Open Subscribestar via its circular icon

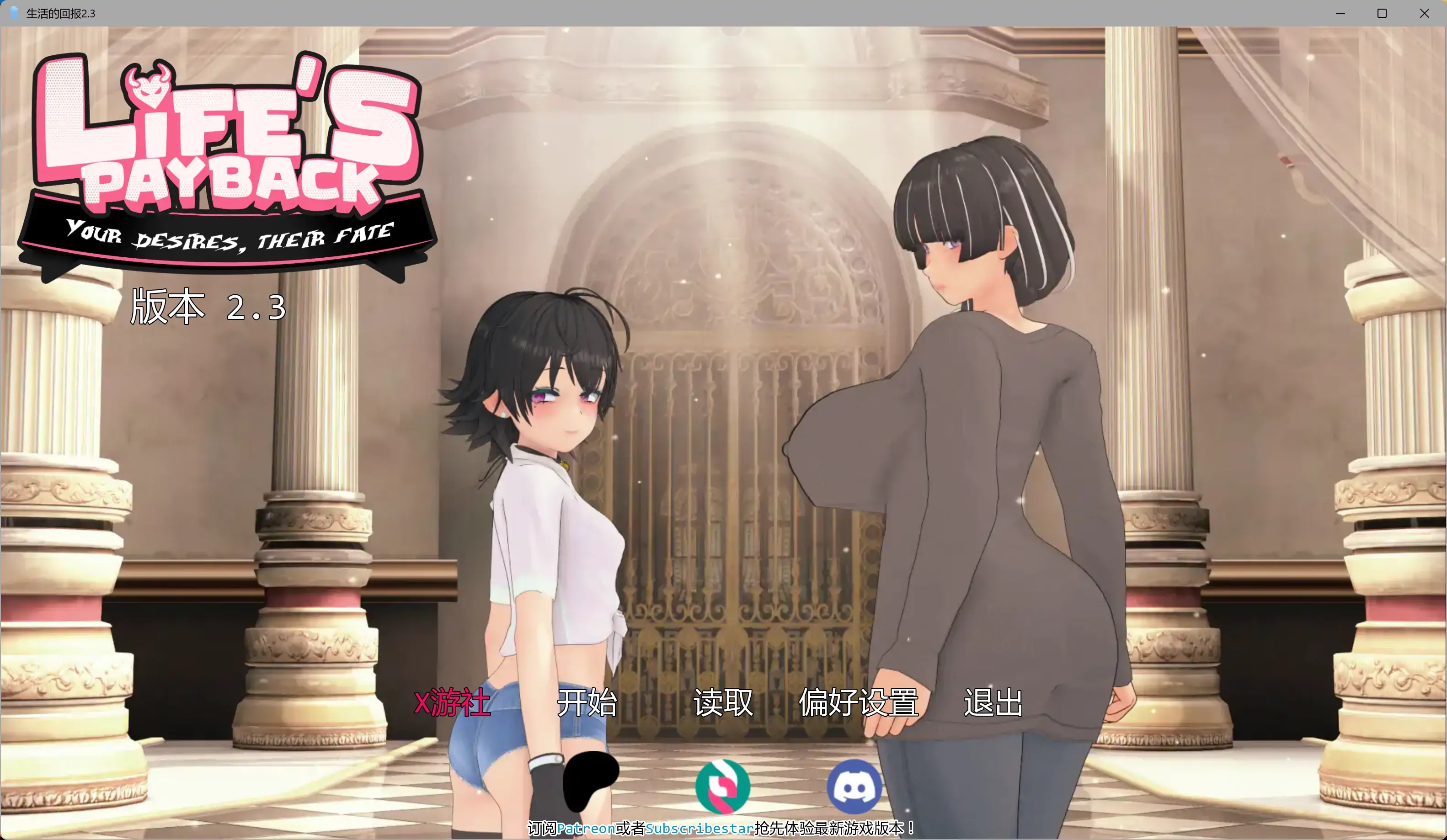point(722,787)
